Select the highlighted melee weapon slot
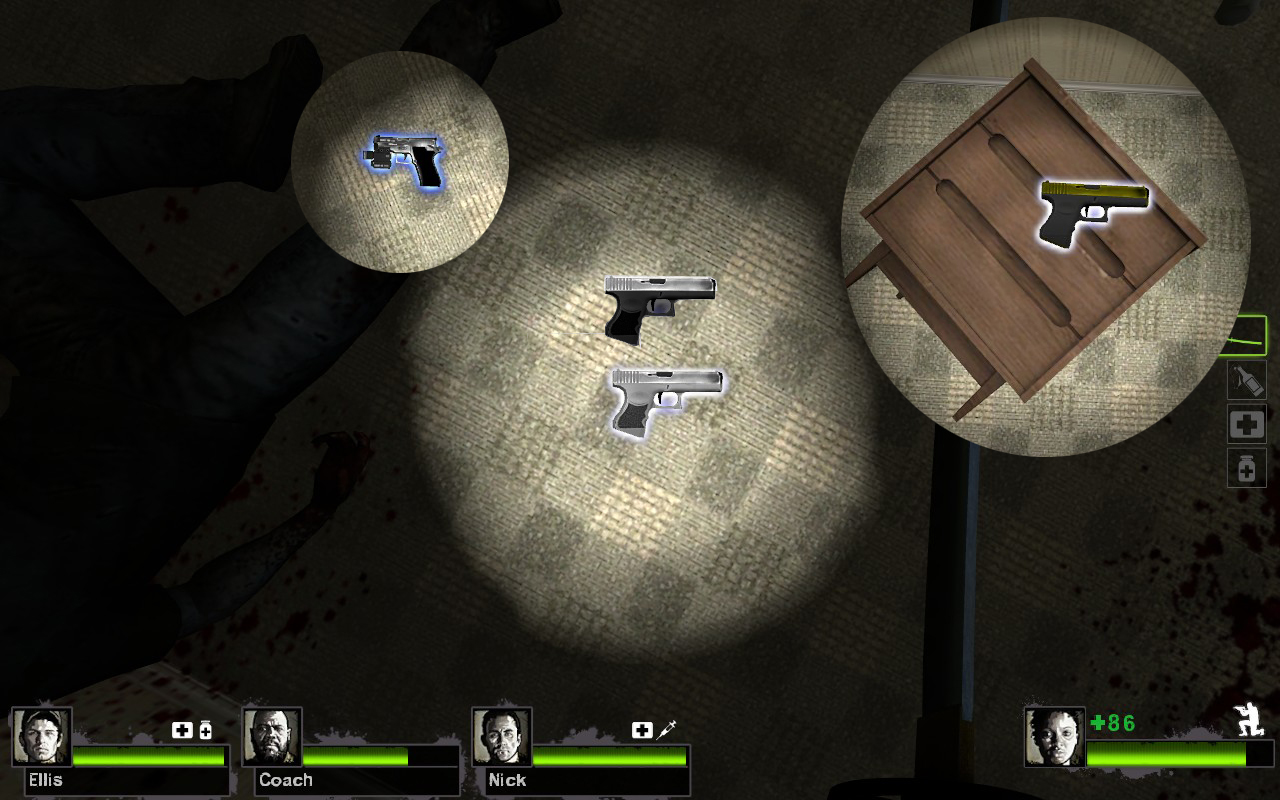 [x=1244, y=338]
